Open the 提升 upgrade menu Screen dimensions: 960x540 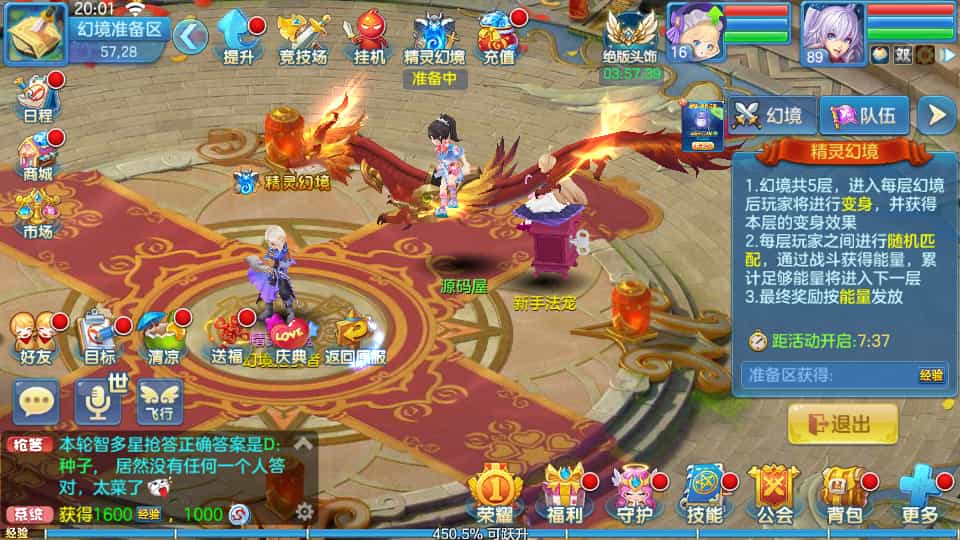pos(238,38)
